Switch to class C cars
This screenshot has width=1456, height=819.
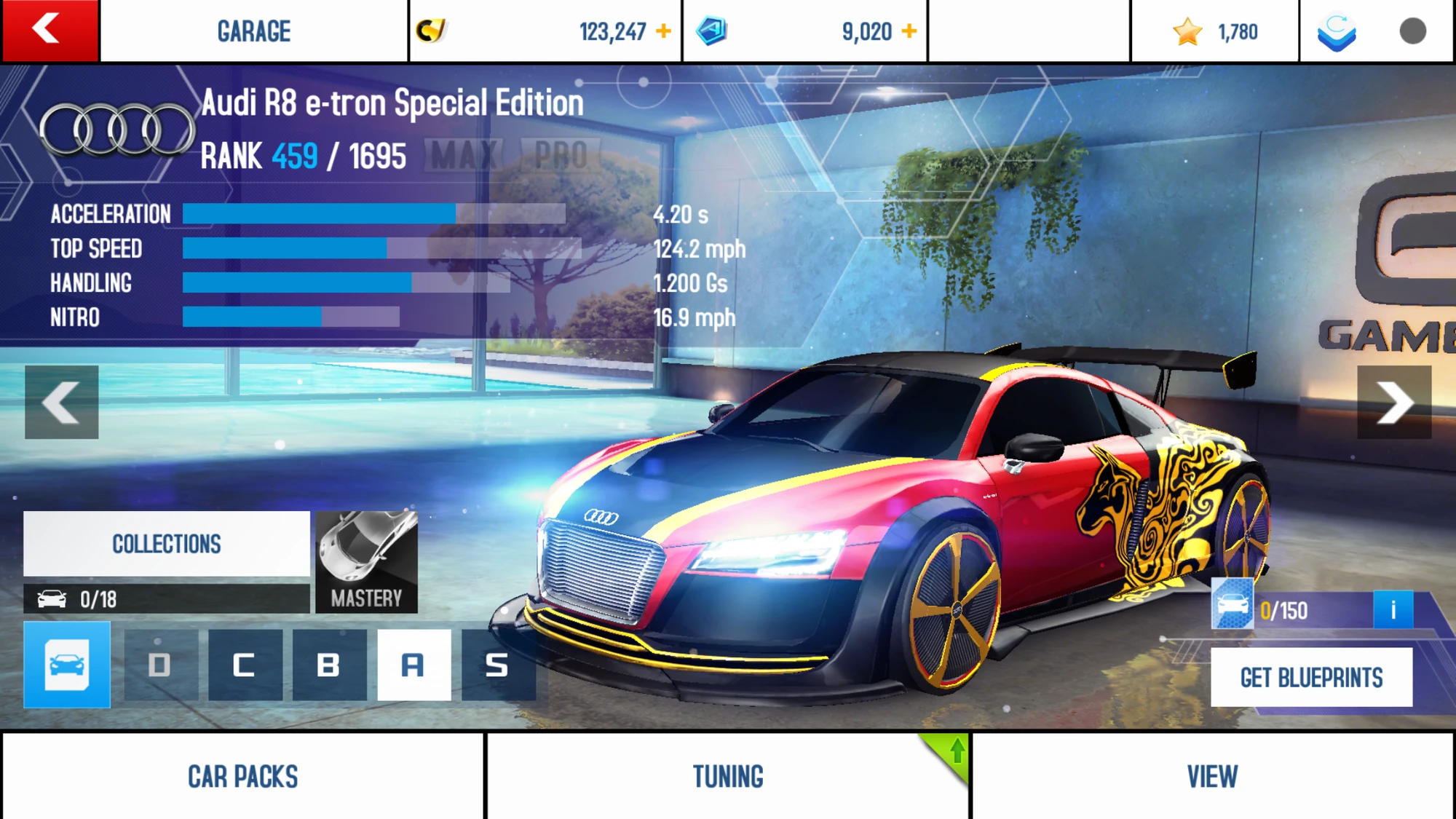point(245,665)
